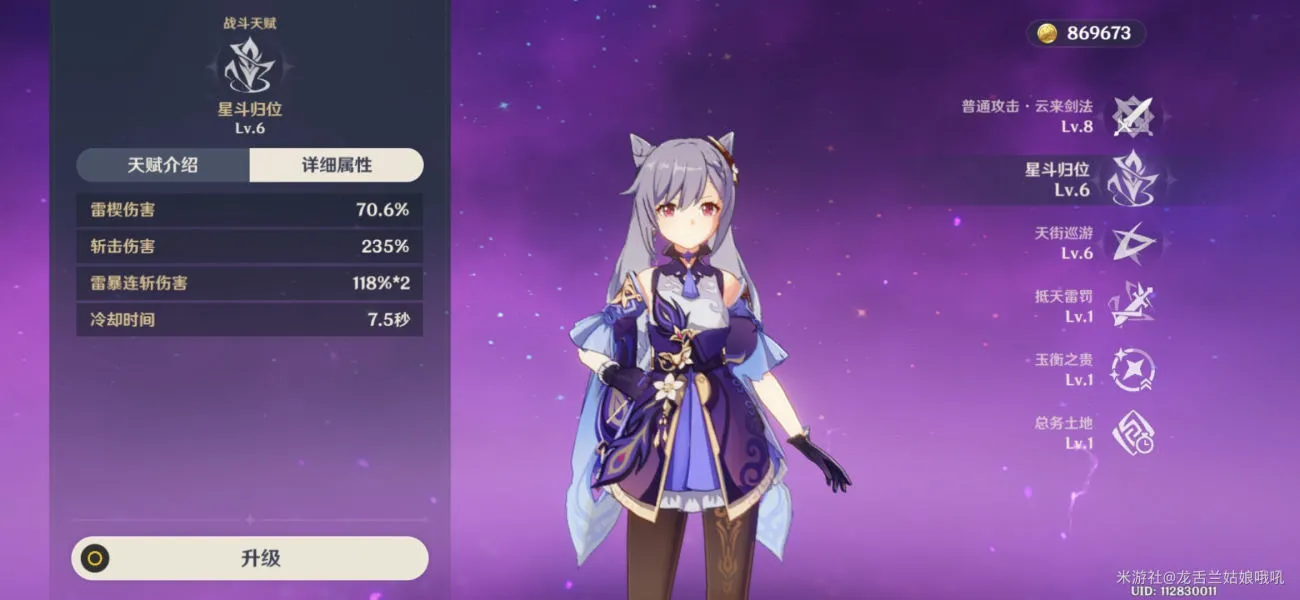Select the 详细属性 tab

click(337, 165)
